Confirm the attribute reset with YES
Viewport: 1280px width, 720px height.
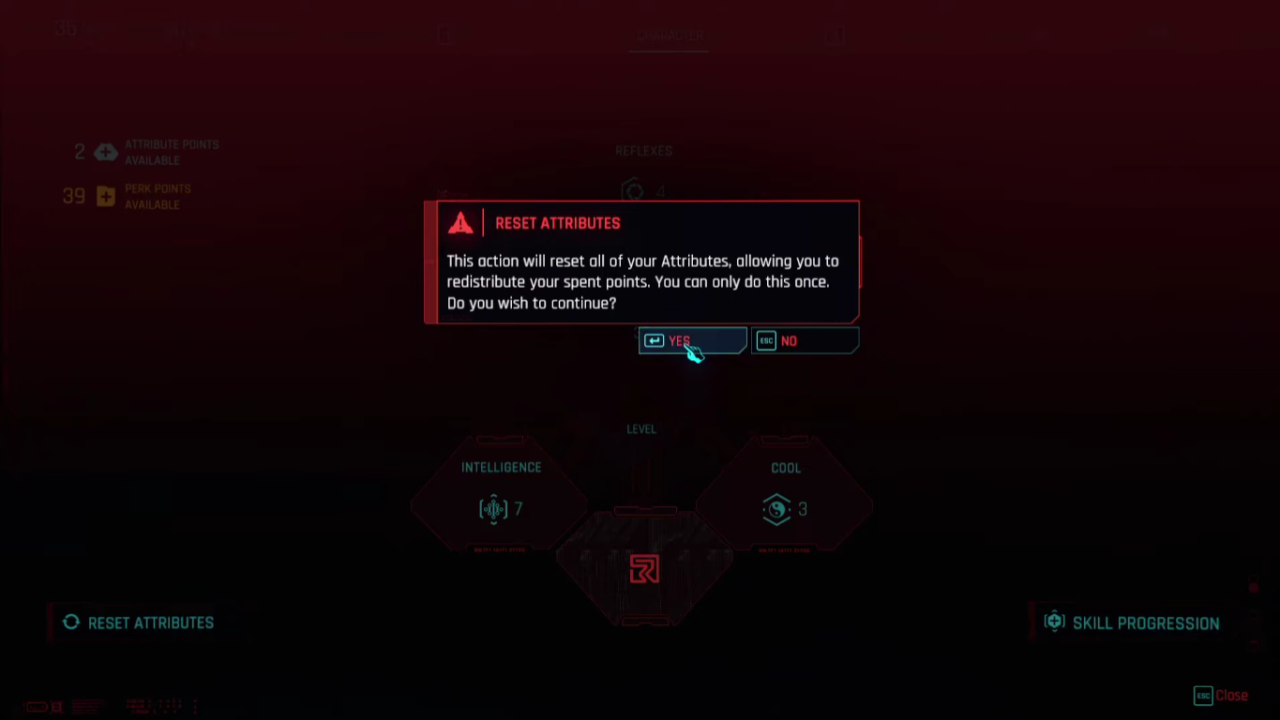692,341
